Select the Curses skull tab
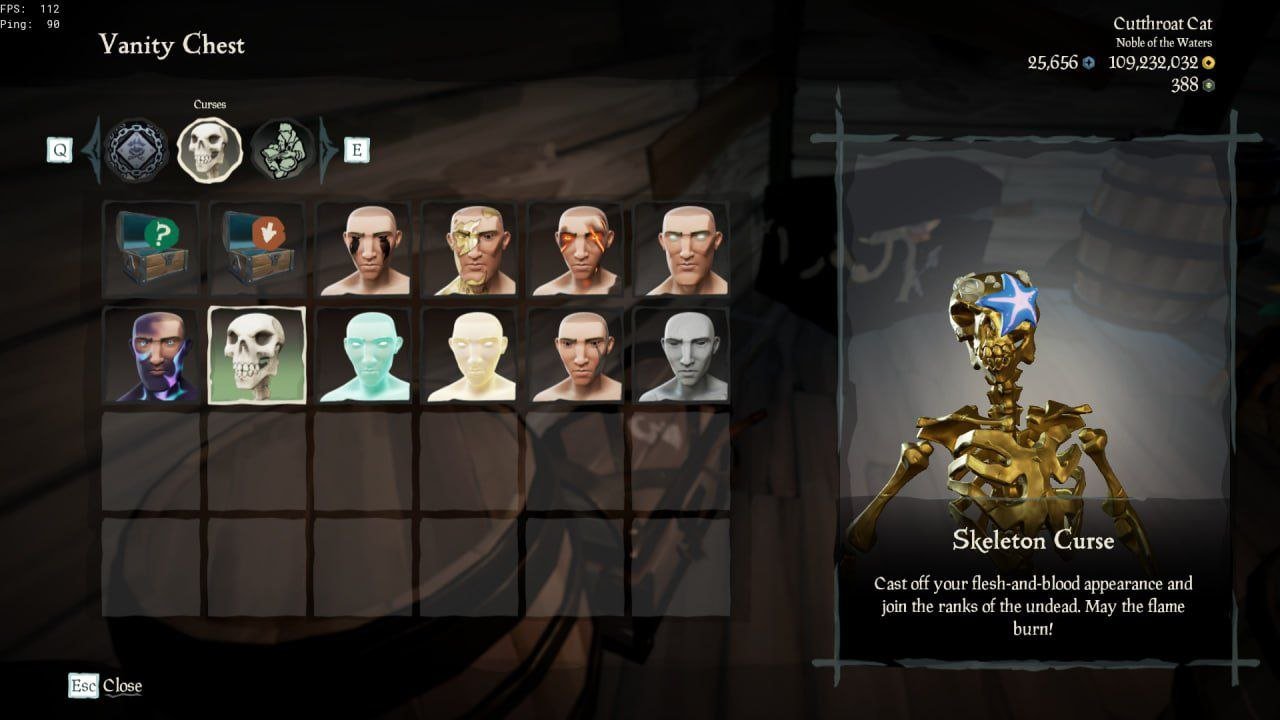Screen dimensions: 1280x720 pos(209,150)
